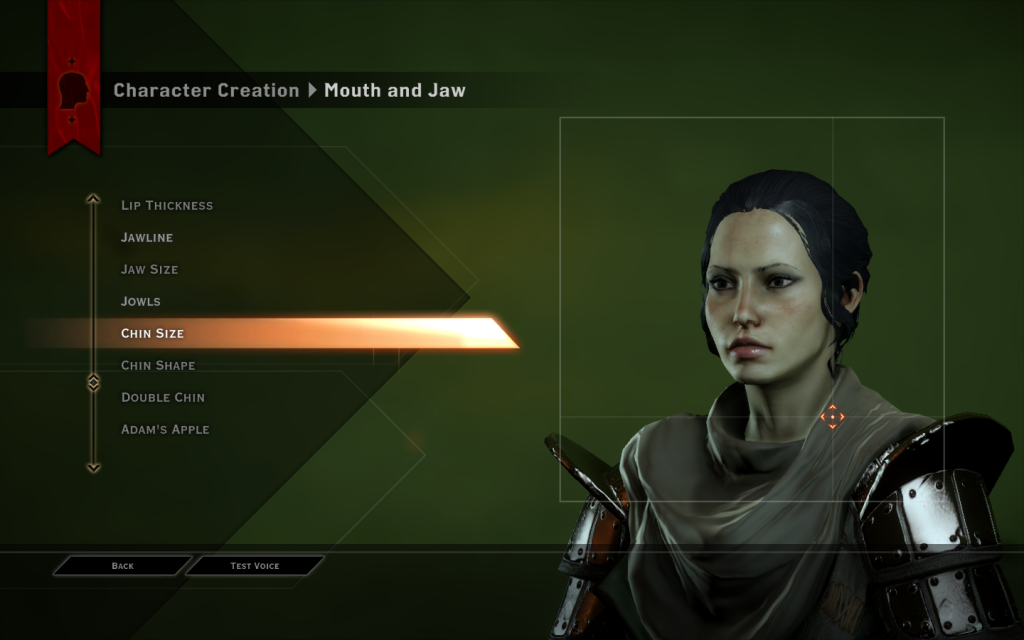Select the Double Chin setting
This screenshot has height=640, width=1024.
pos(163,398)
